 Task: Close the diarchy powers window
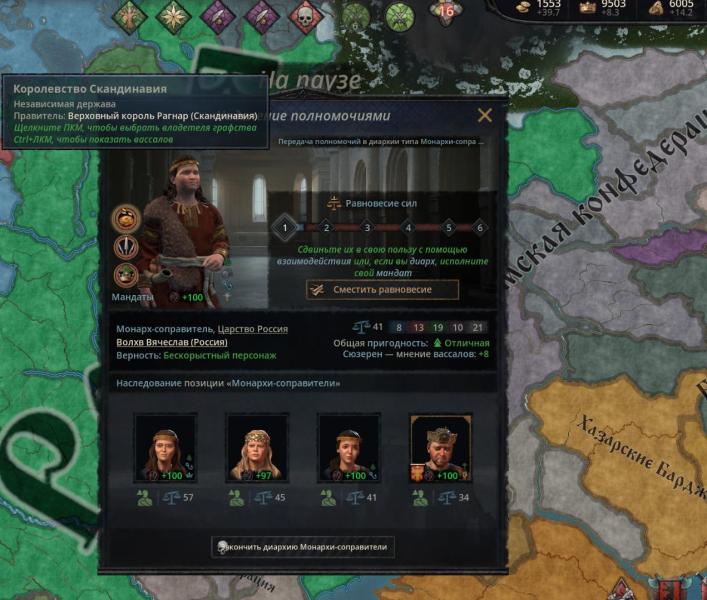pos(485,115)
